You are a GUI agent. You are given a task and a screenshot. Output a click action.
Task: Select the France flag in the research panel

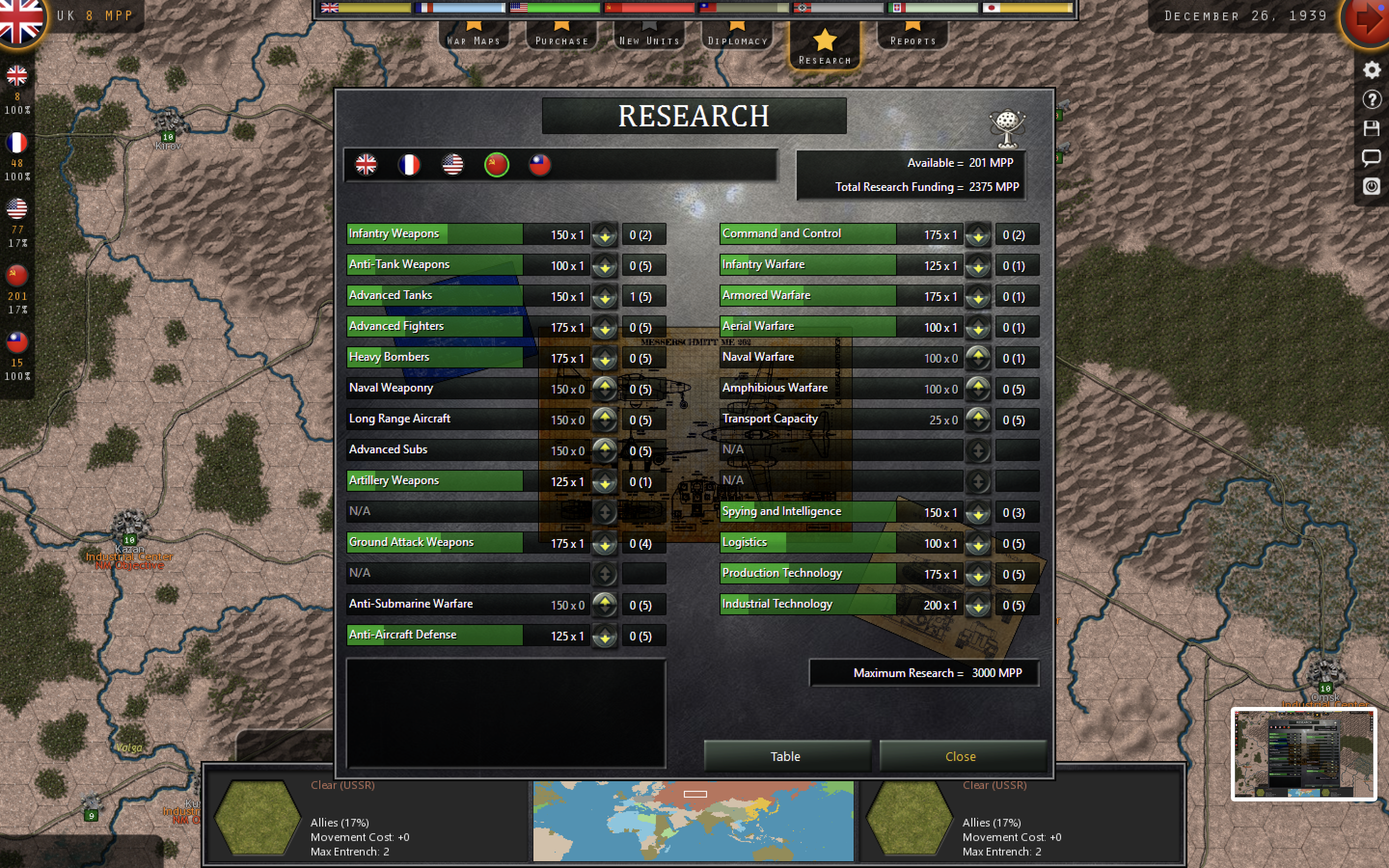410,165
